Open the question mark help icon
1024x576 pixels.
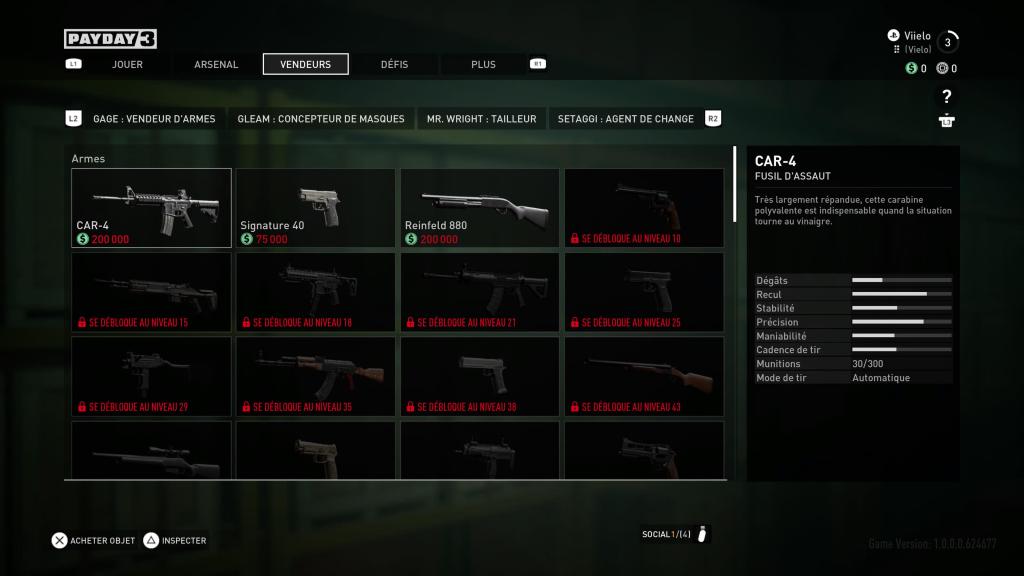point(946,97)
